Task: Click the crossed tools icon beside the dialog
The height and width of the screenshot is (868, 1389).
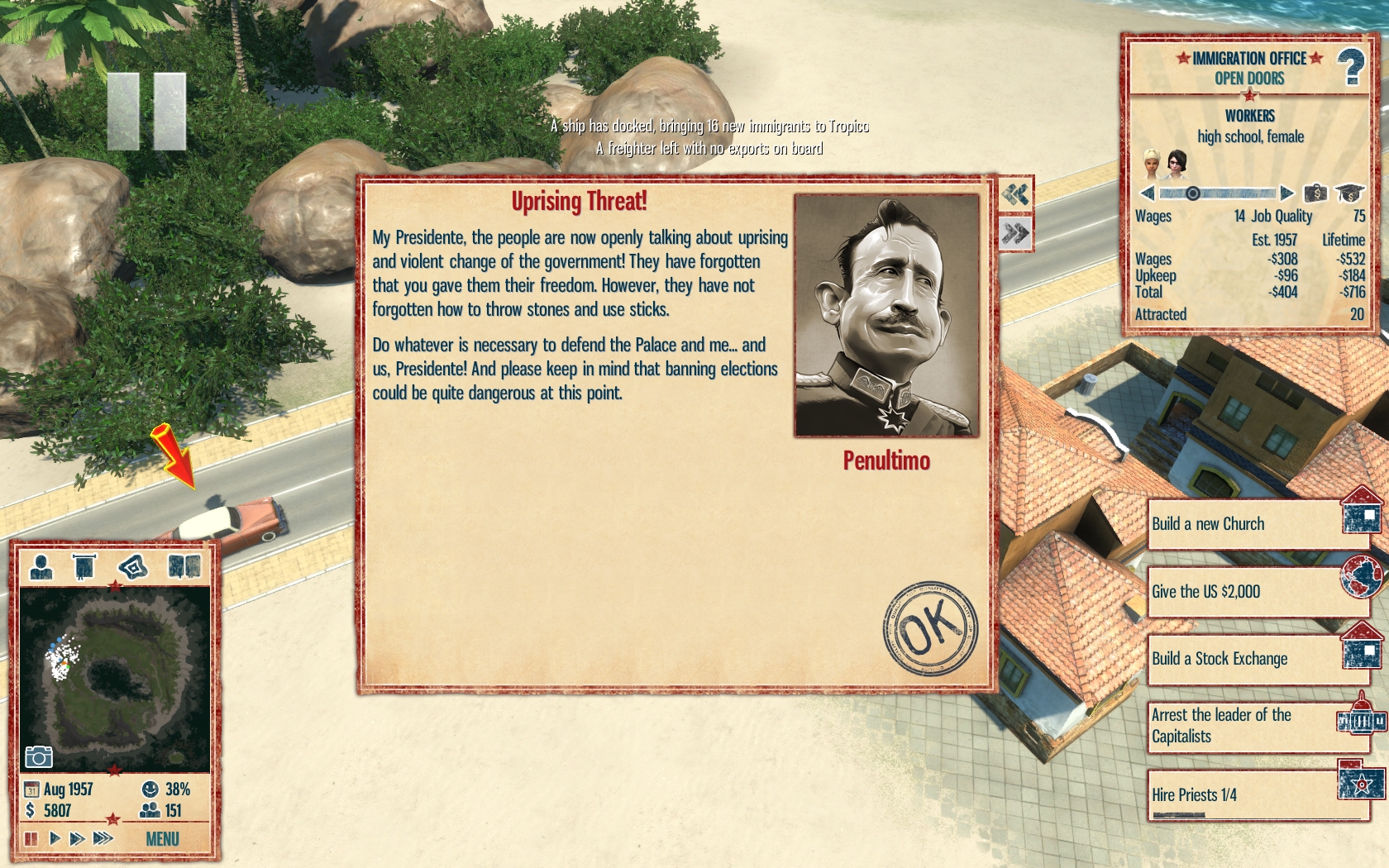Action: pyautogui.click(x=1015, y=194)
